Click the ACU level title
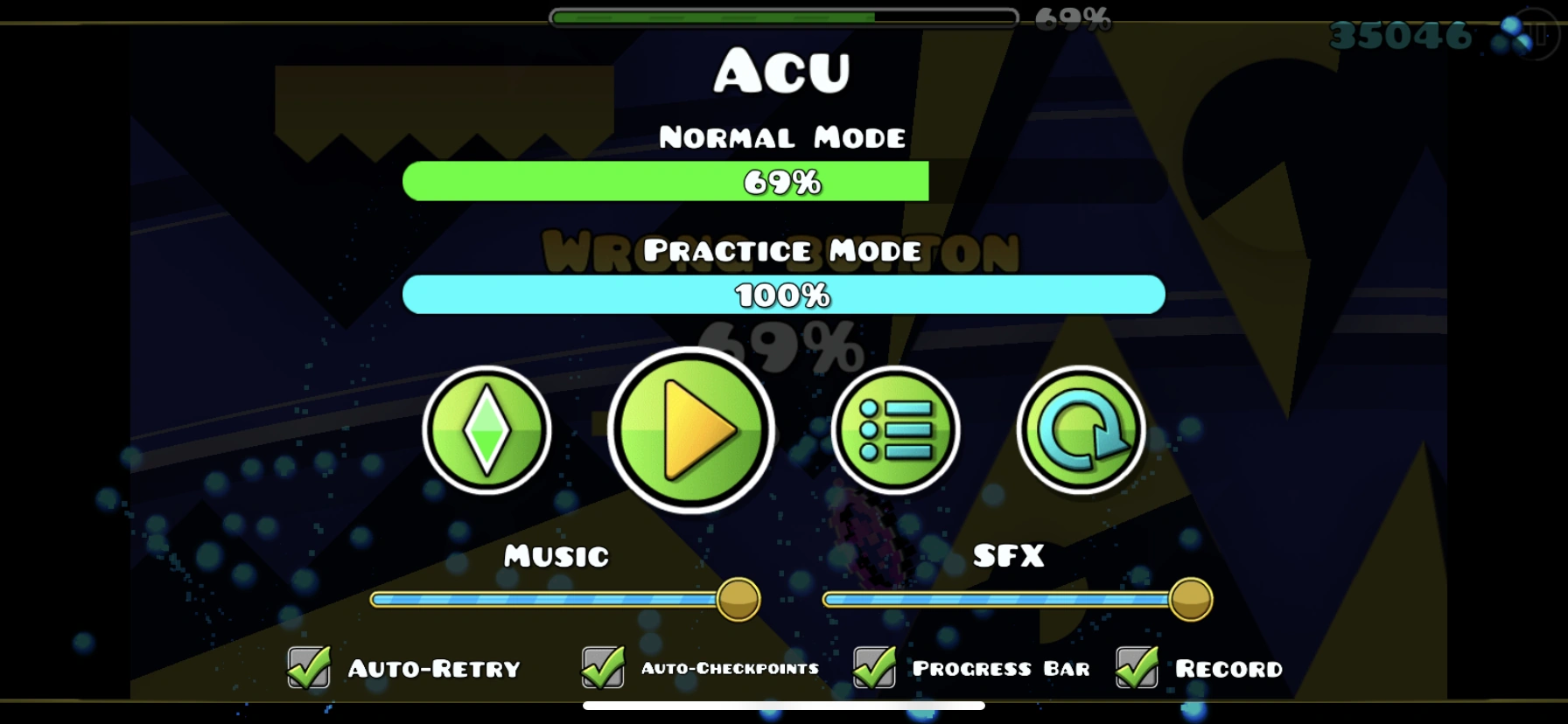The height and width of the screenshot is (724, 1568). [x=783, y=70]
